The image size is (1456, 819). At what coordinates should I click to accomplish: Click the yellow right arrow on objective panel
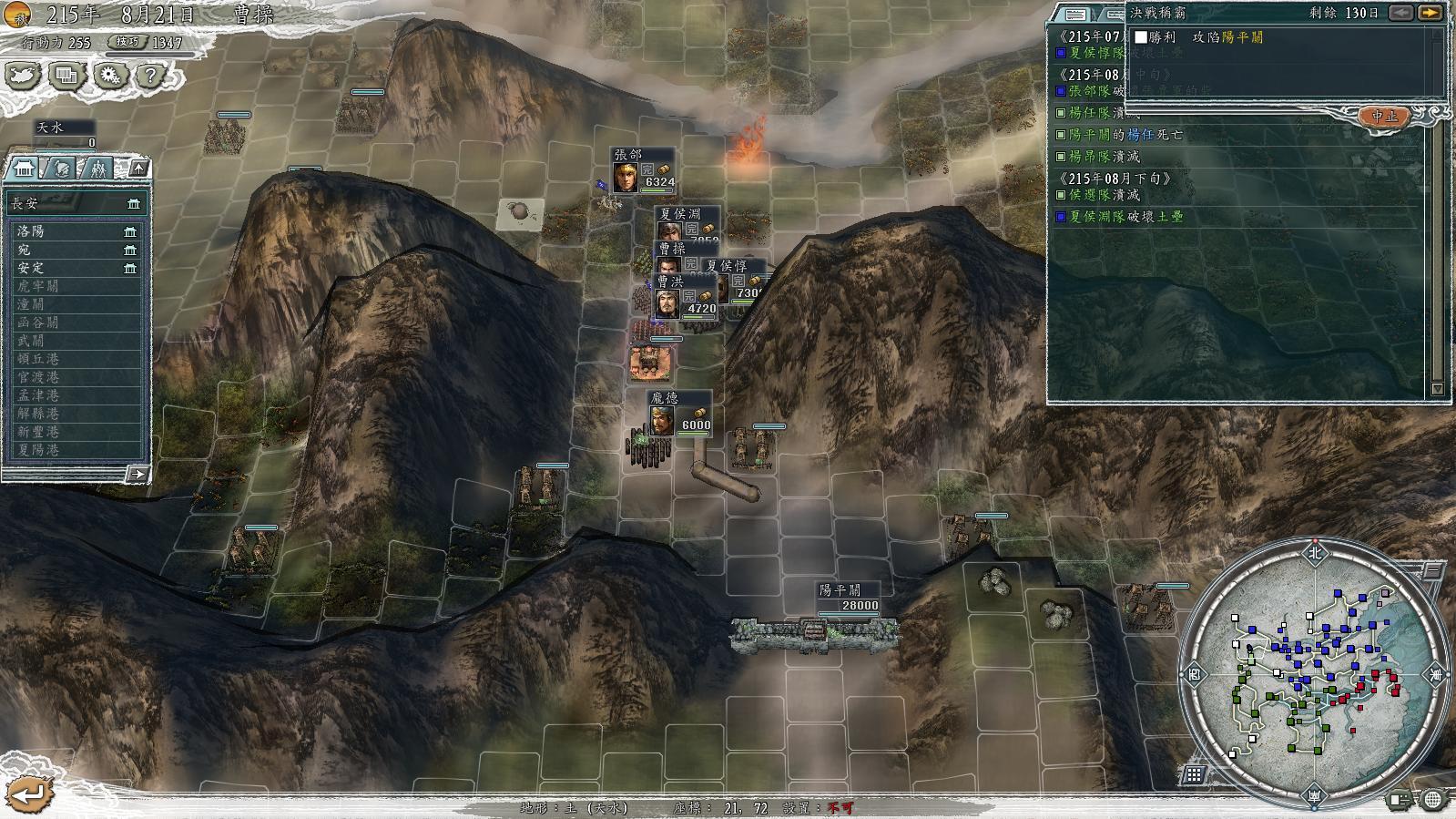tap(1430, 13)
